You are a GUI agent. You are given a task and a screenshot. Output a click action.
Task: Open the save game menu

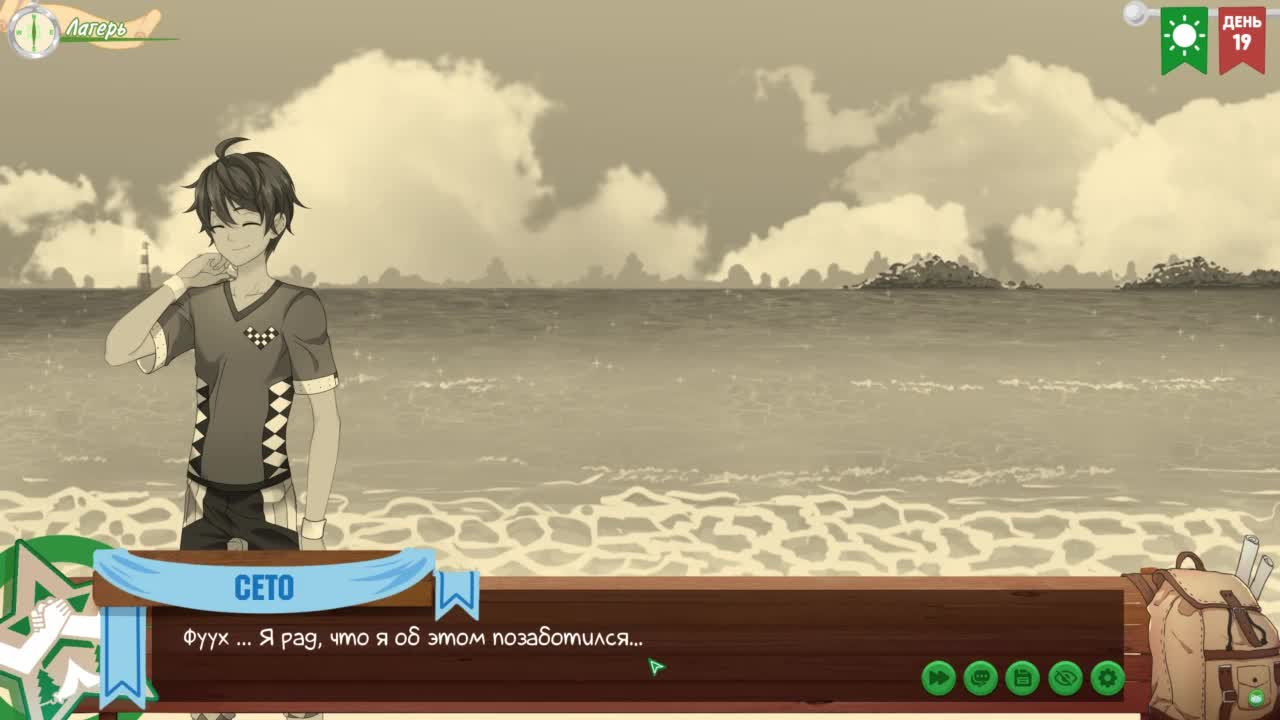pos(1022,678)
